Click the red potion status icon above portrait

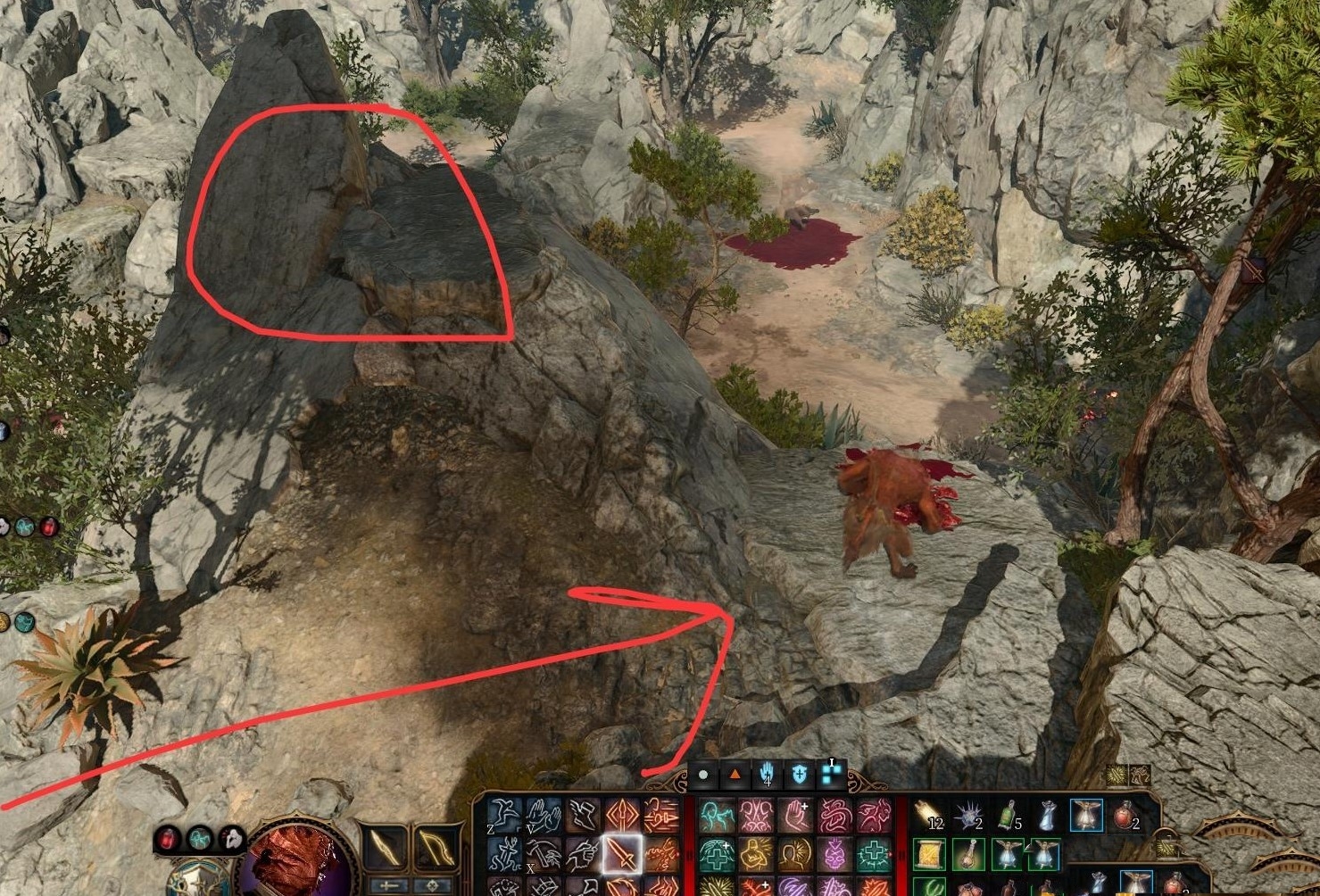(x=168, y=838)
